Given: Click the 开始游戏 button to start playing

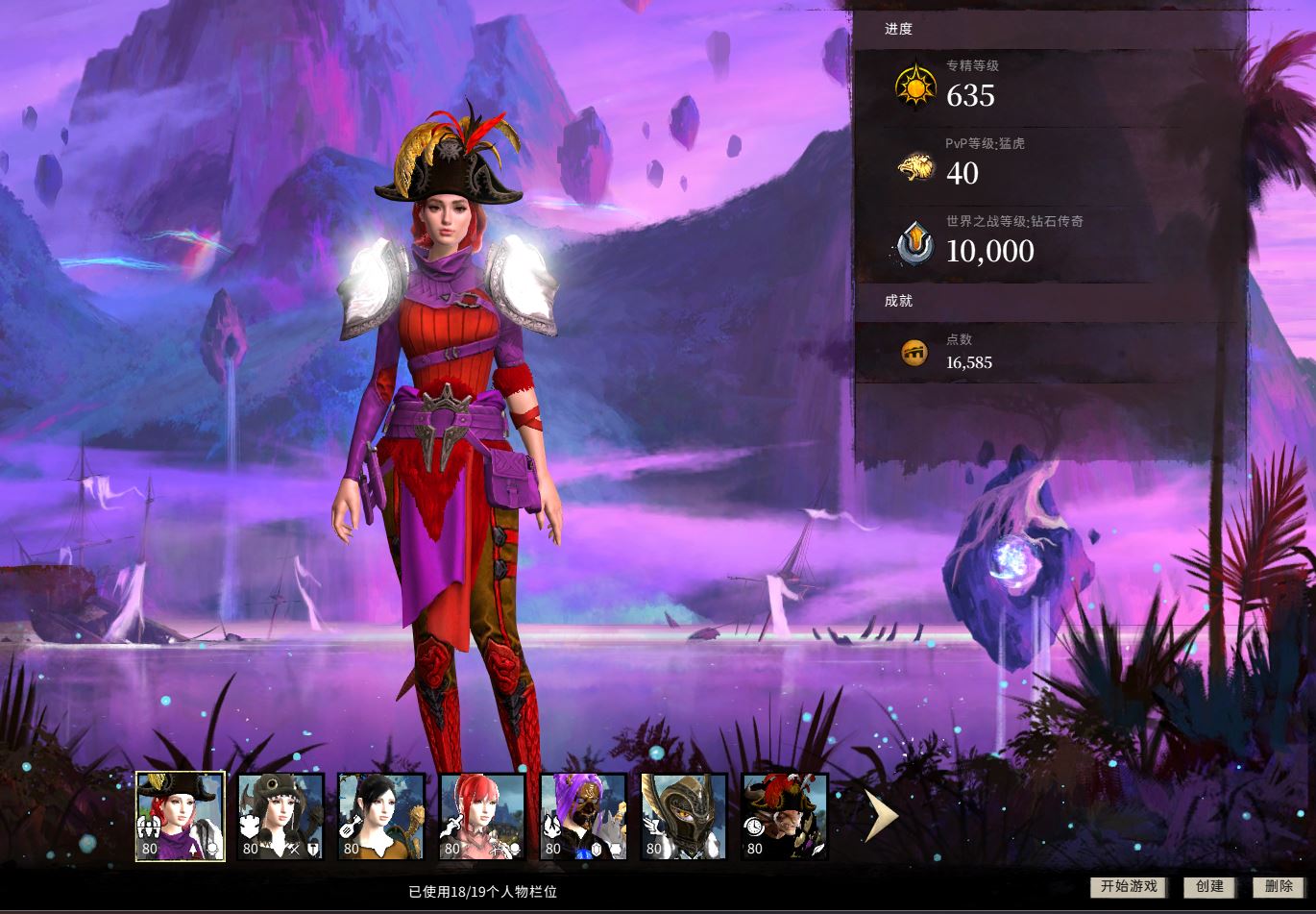Looking at the screenshot, I should (x=1128, y=887).
